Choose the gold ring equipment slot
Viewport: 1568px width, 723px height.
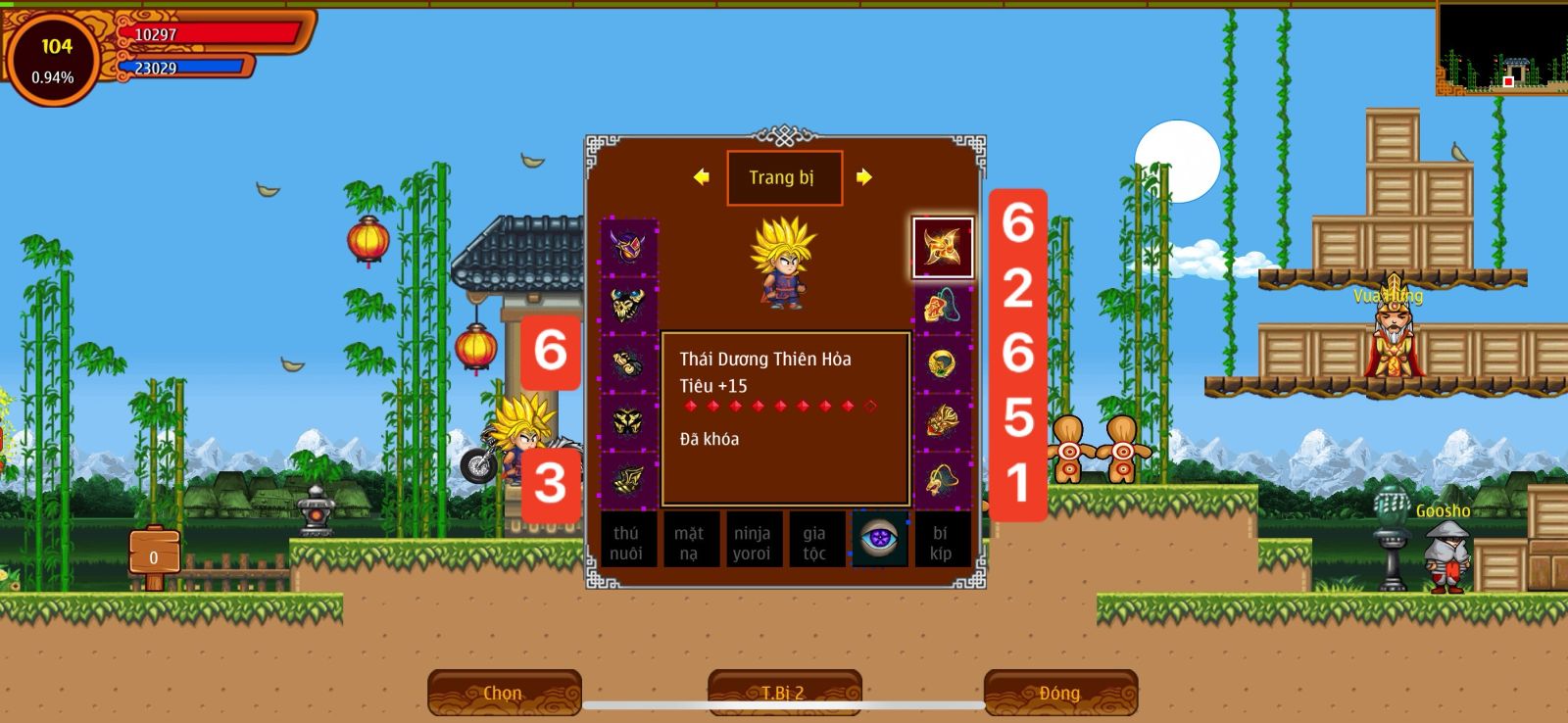pos(943,363)
